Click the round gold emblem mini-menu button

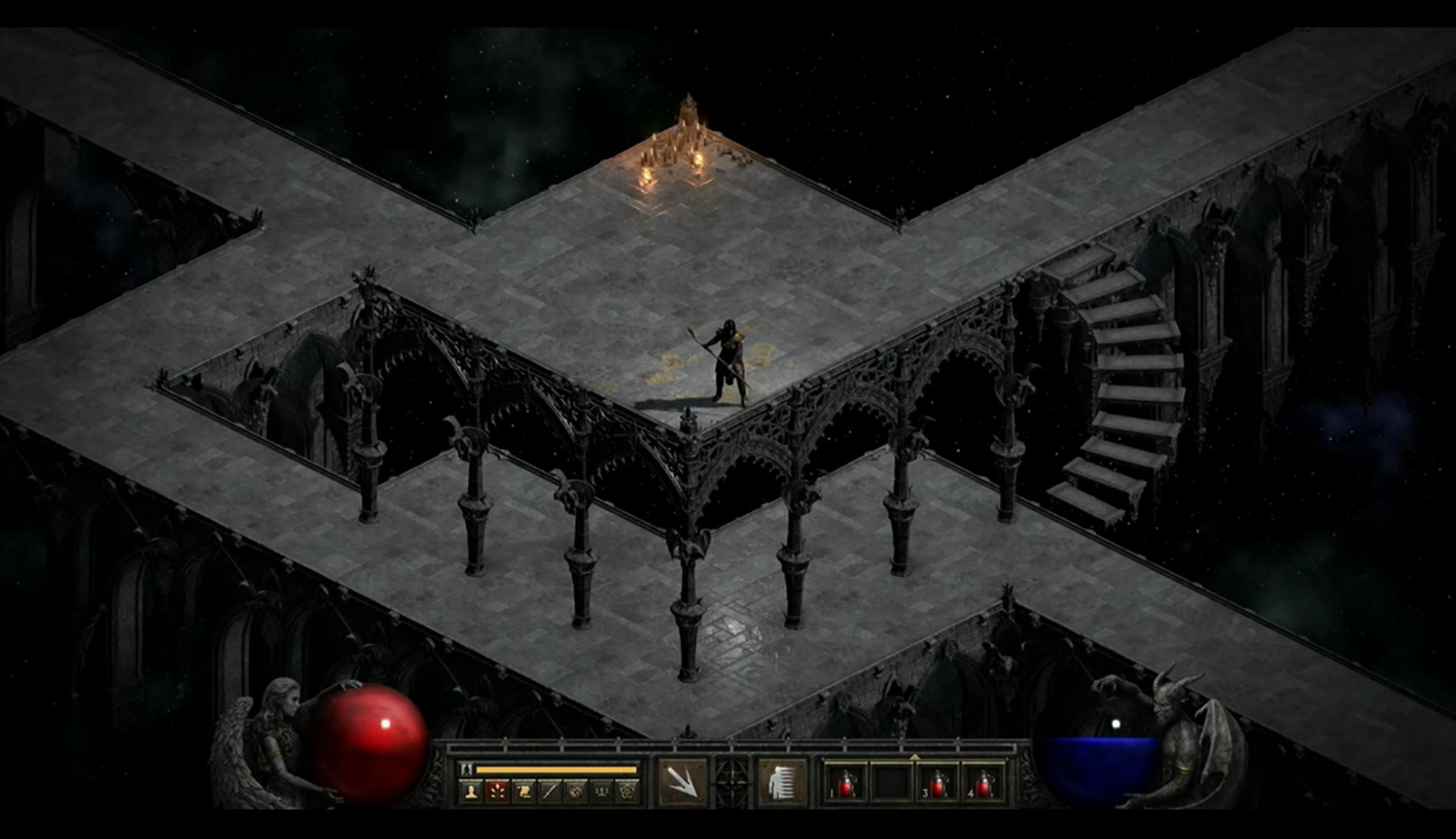[575, 792]
